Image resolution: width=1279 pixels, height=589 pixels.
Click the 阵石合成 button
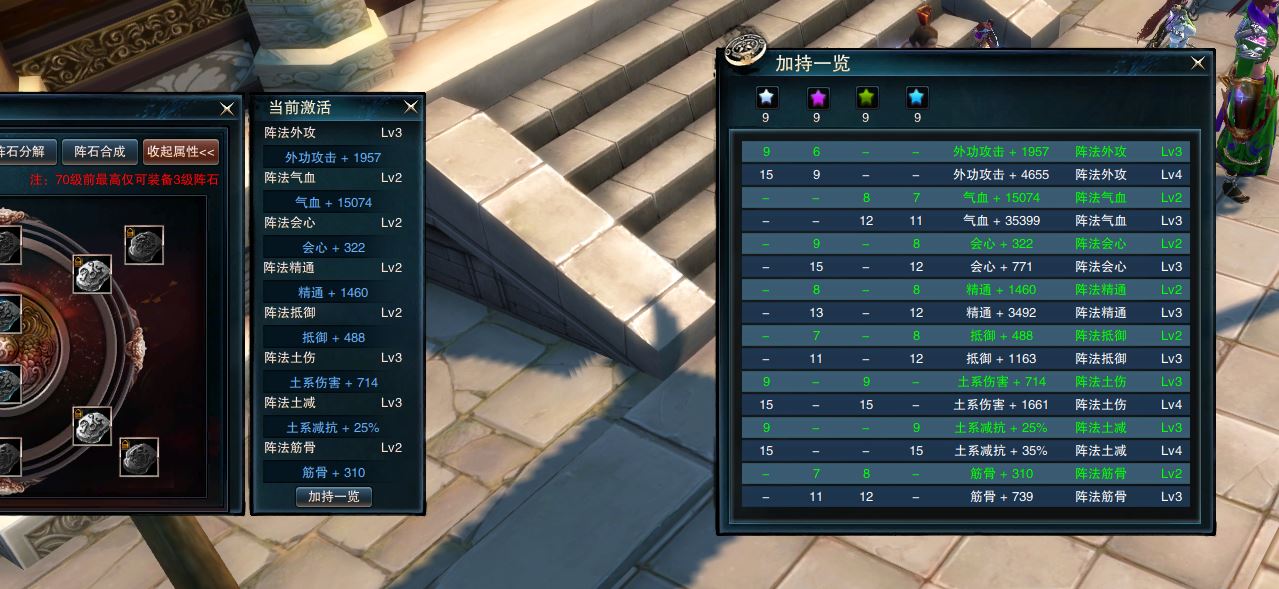coord(100,152)
